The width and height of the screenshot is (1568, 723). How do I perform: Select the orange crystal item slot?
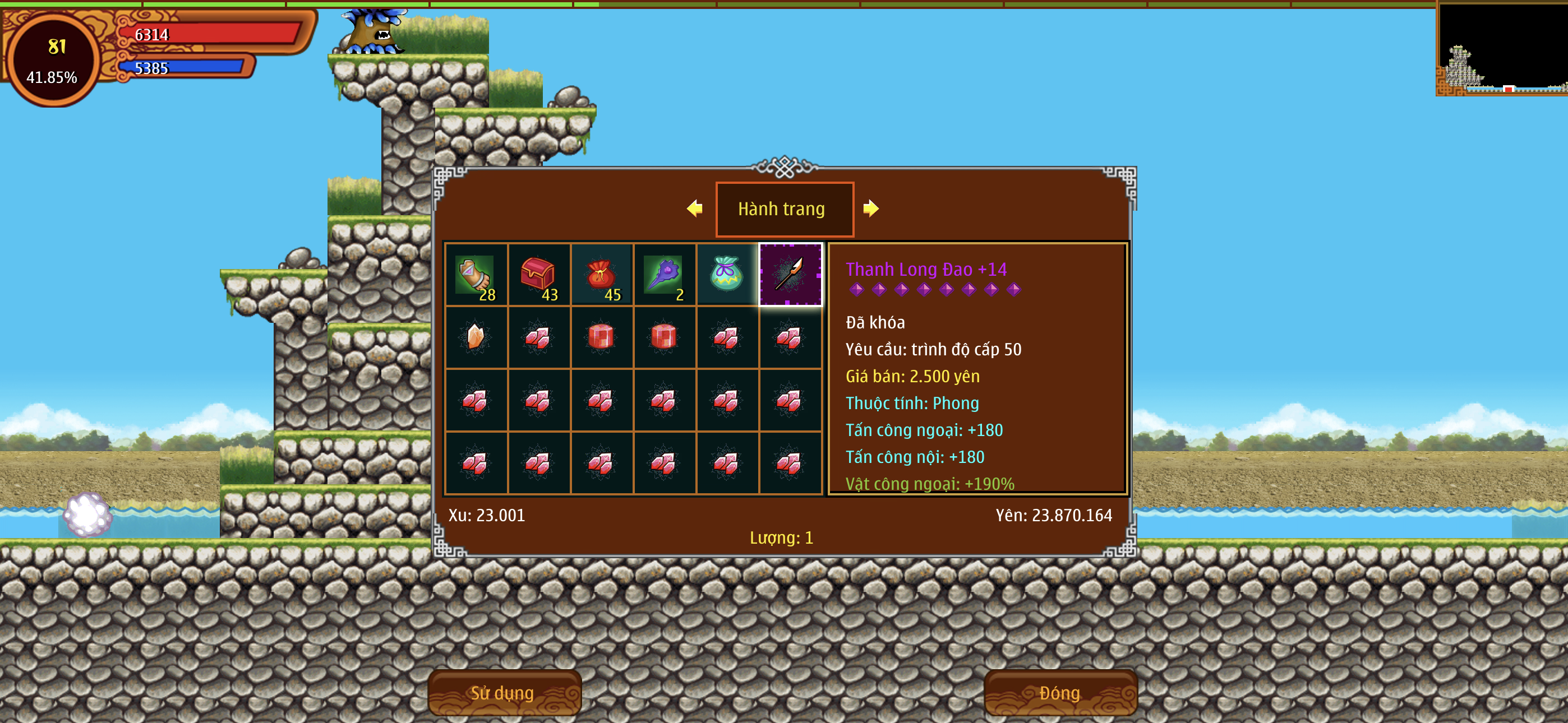[476, 337]
